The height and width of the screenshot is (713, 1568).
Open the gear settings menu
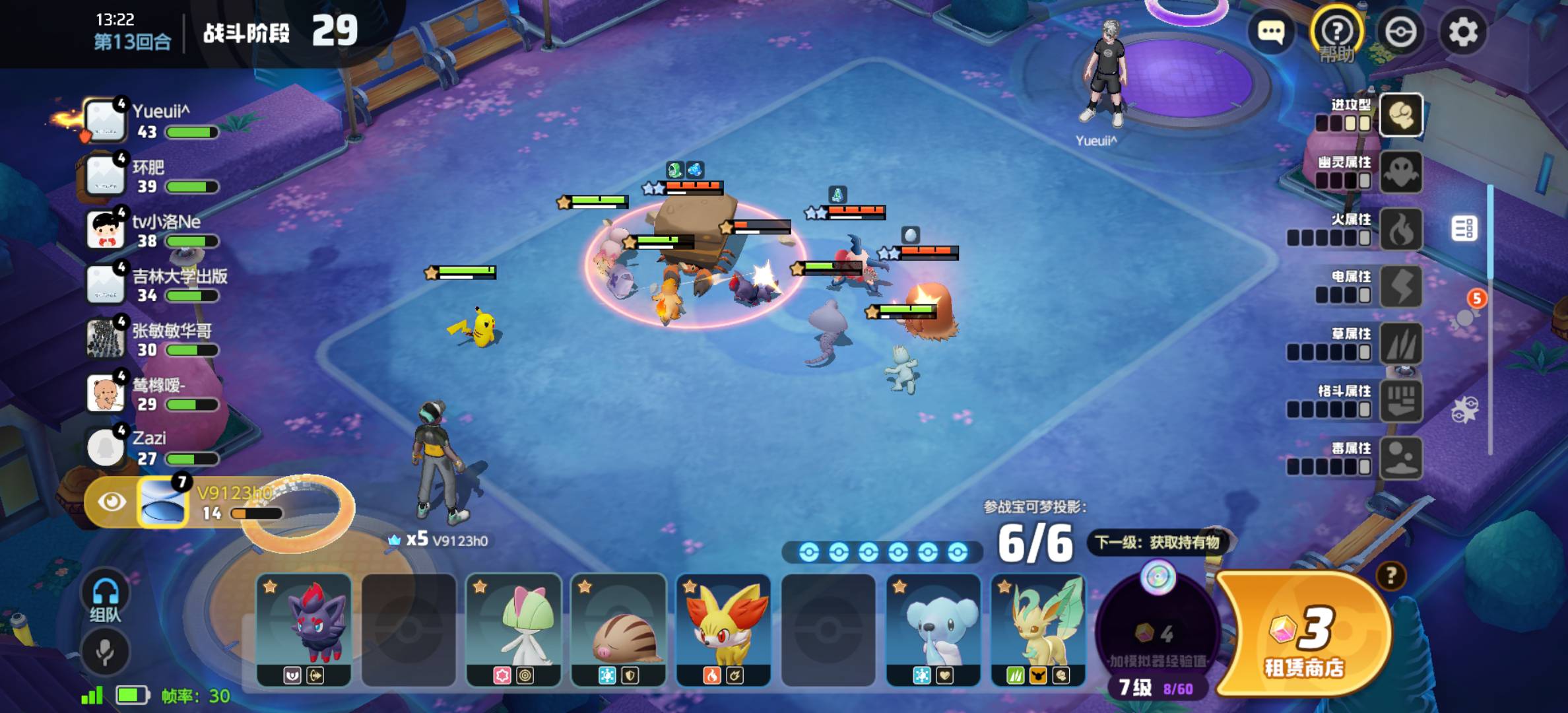click(x=1463, y=32)
